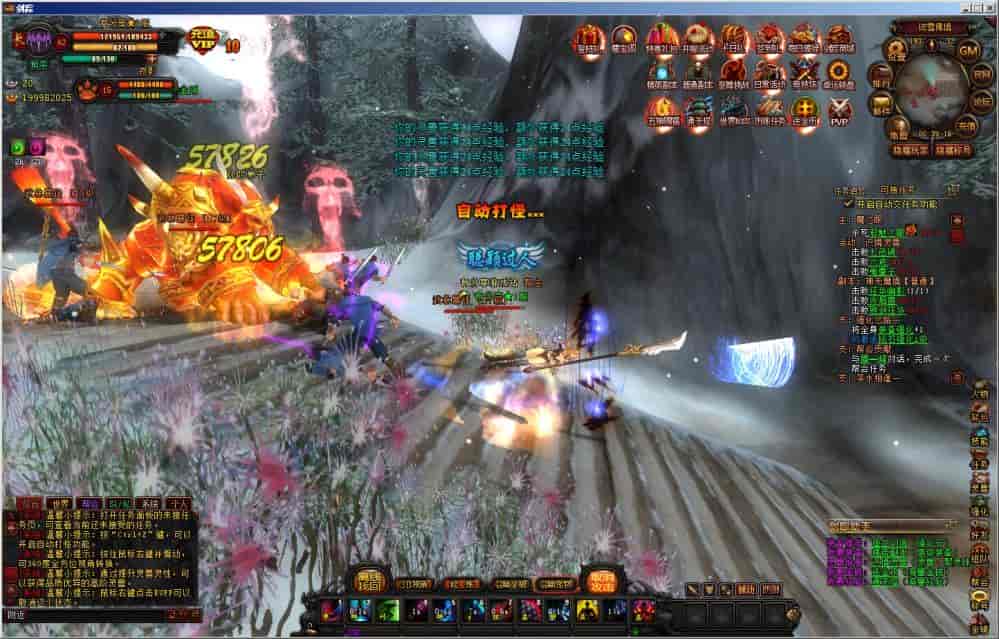This screenshot has height=639, width=999.
Task: Select the 系统 chat tab
Action: coord(150,503)
